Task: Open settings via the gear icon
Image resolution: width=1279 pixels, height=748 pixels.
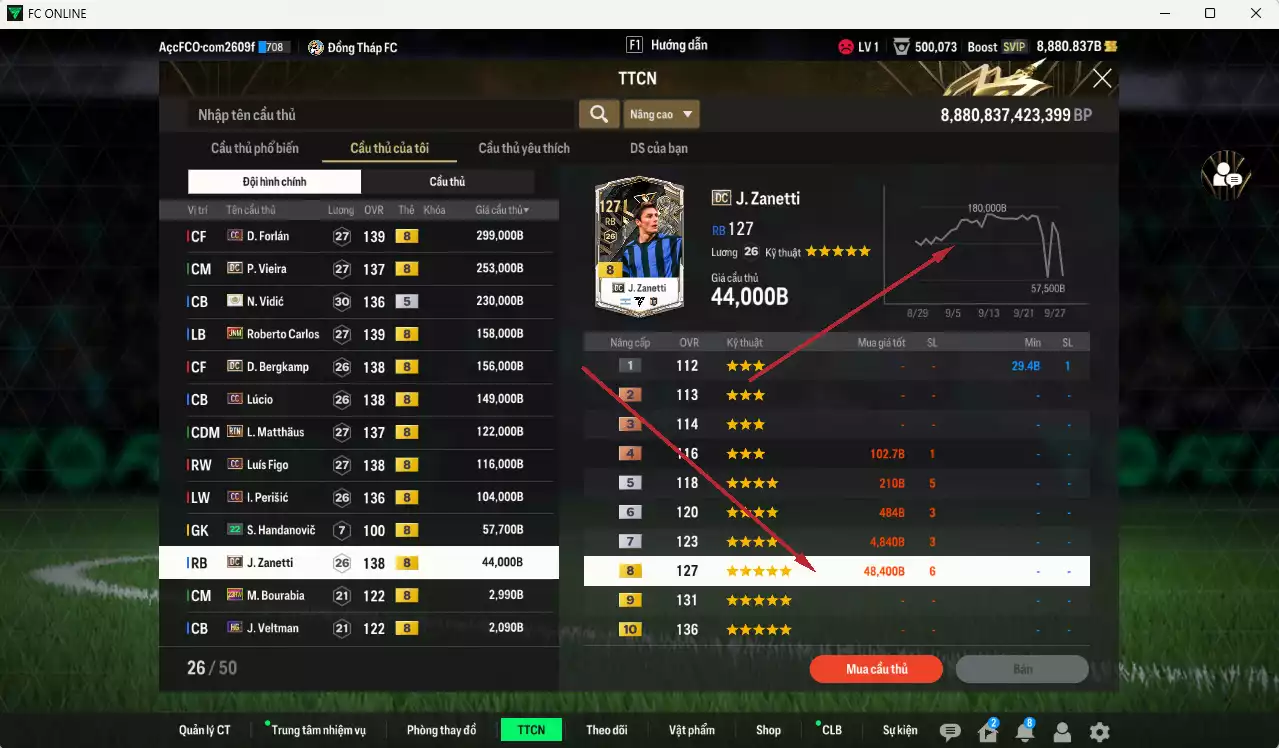Action: pos(1099,732)
